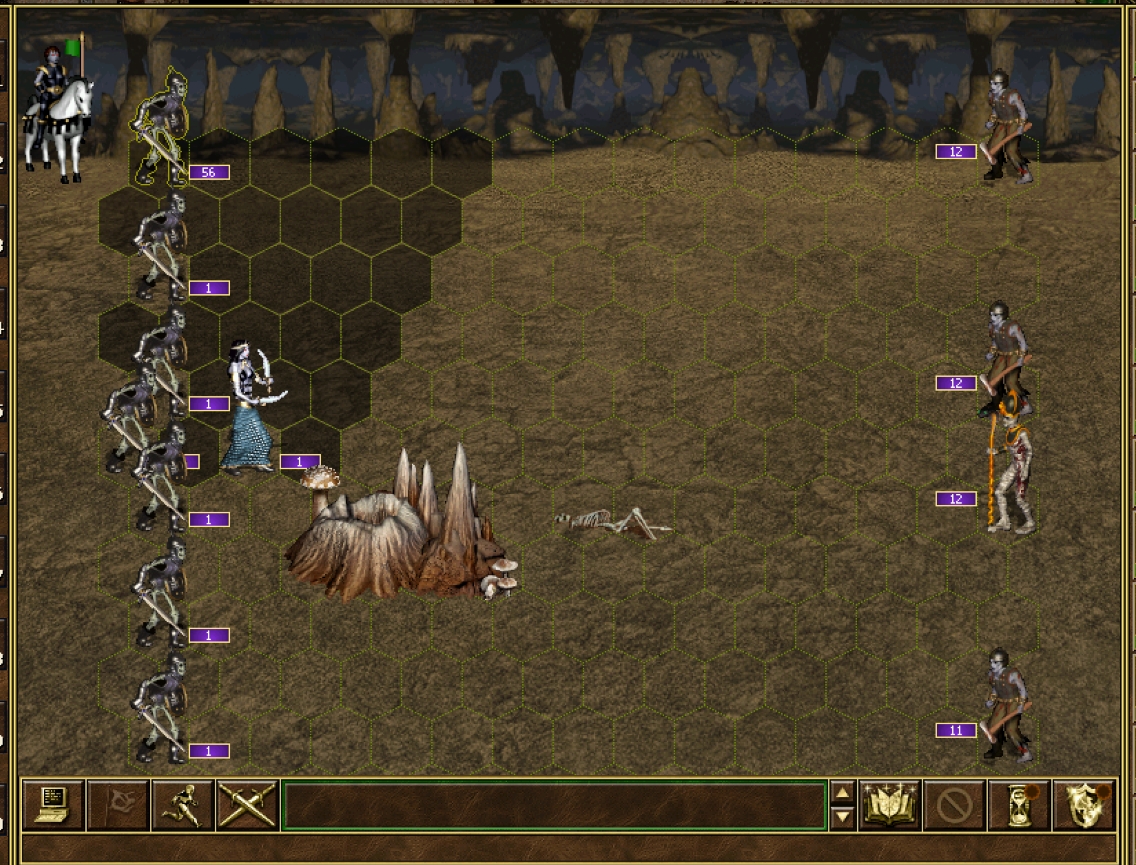Toggle auto-combat with the crossed swords
Viewport: 1136px width, 865px height.
247,805
